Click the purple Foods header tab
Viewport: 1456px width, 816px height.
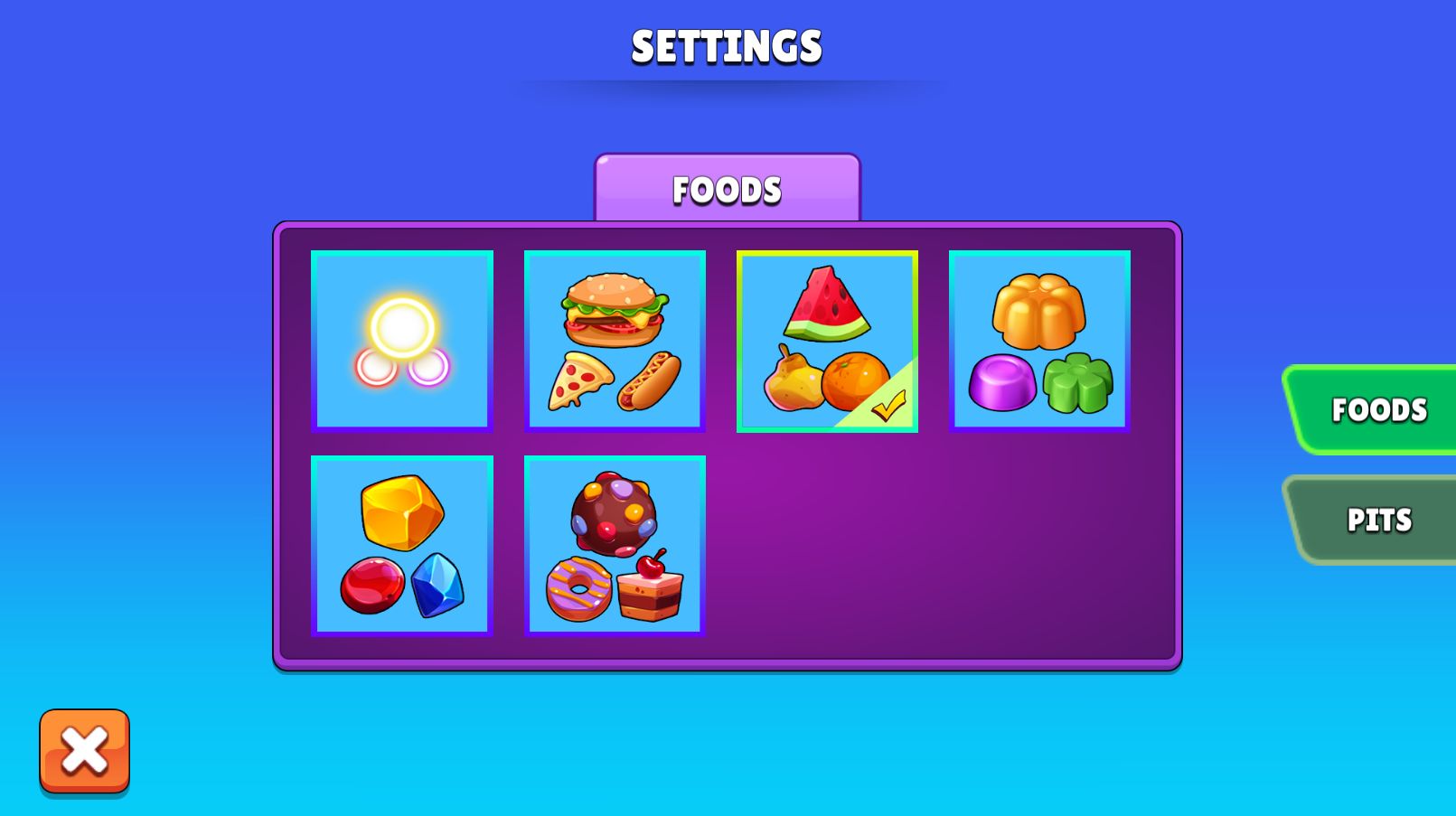[x=727, y=190]
